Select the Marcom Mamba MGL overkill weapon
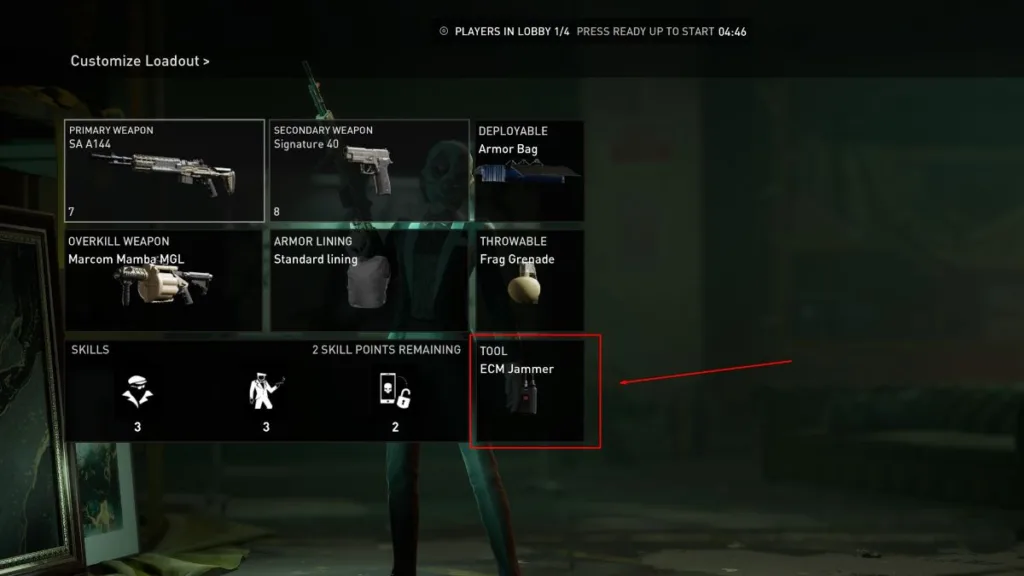The image size is (1024, 576). (x=164, y=281)
